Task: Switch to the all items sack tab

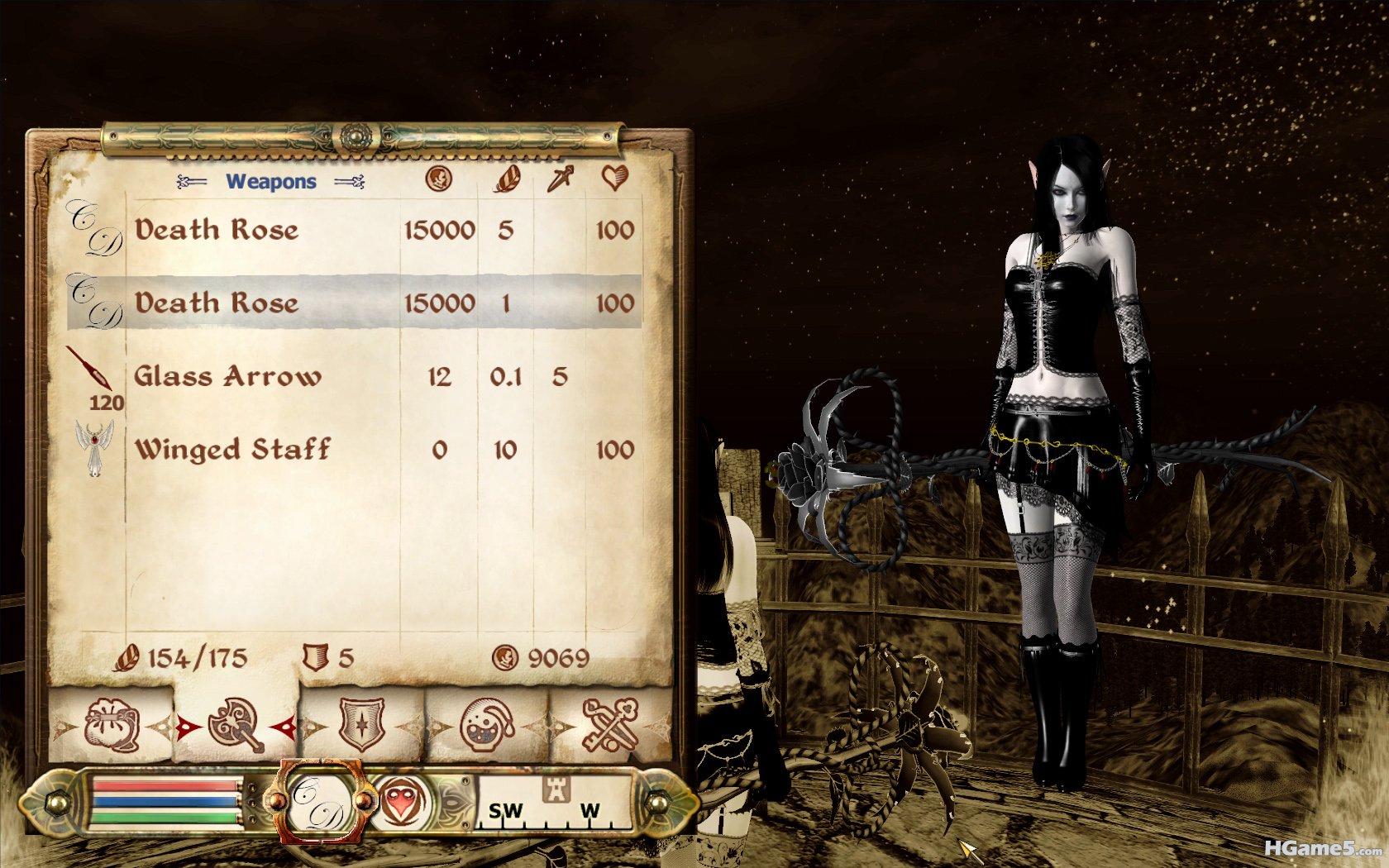Action: tap(112, 726)
